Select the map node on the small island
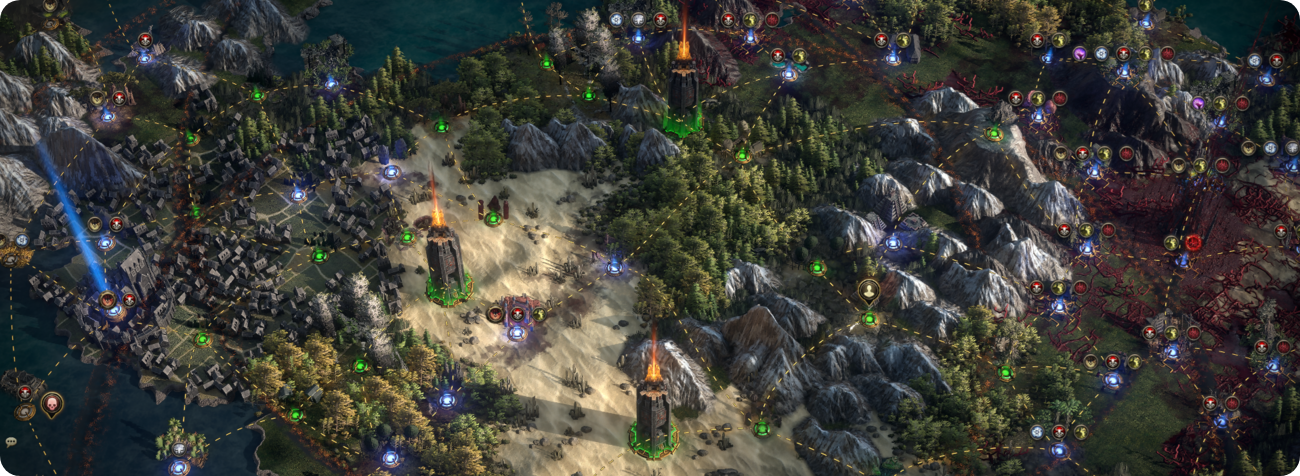 [x=179, y=464]
